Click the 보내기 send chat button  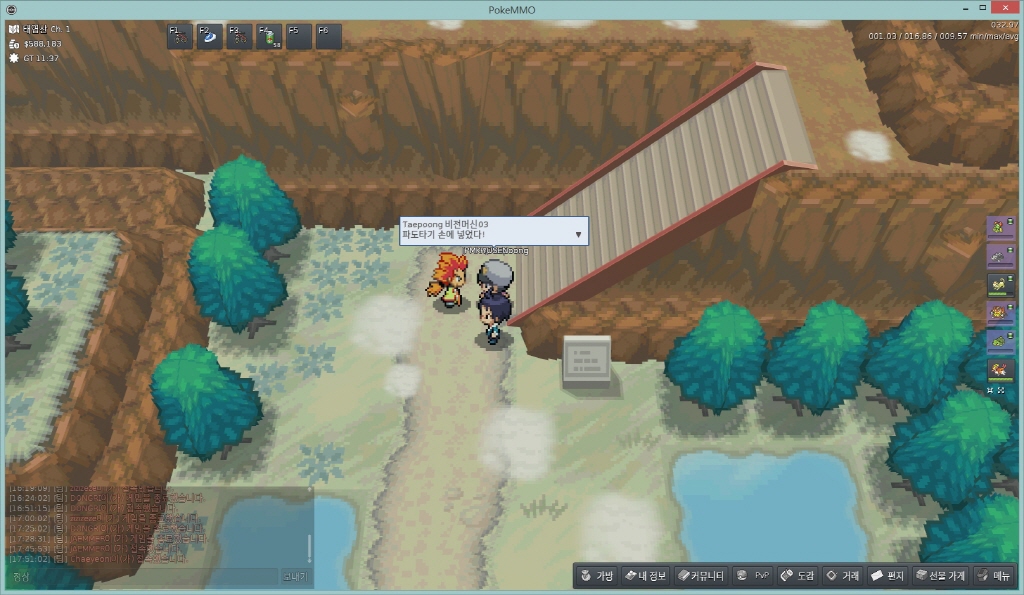tap(295, 577)
